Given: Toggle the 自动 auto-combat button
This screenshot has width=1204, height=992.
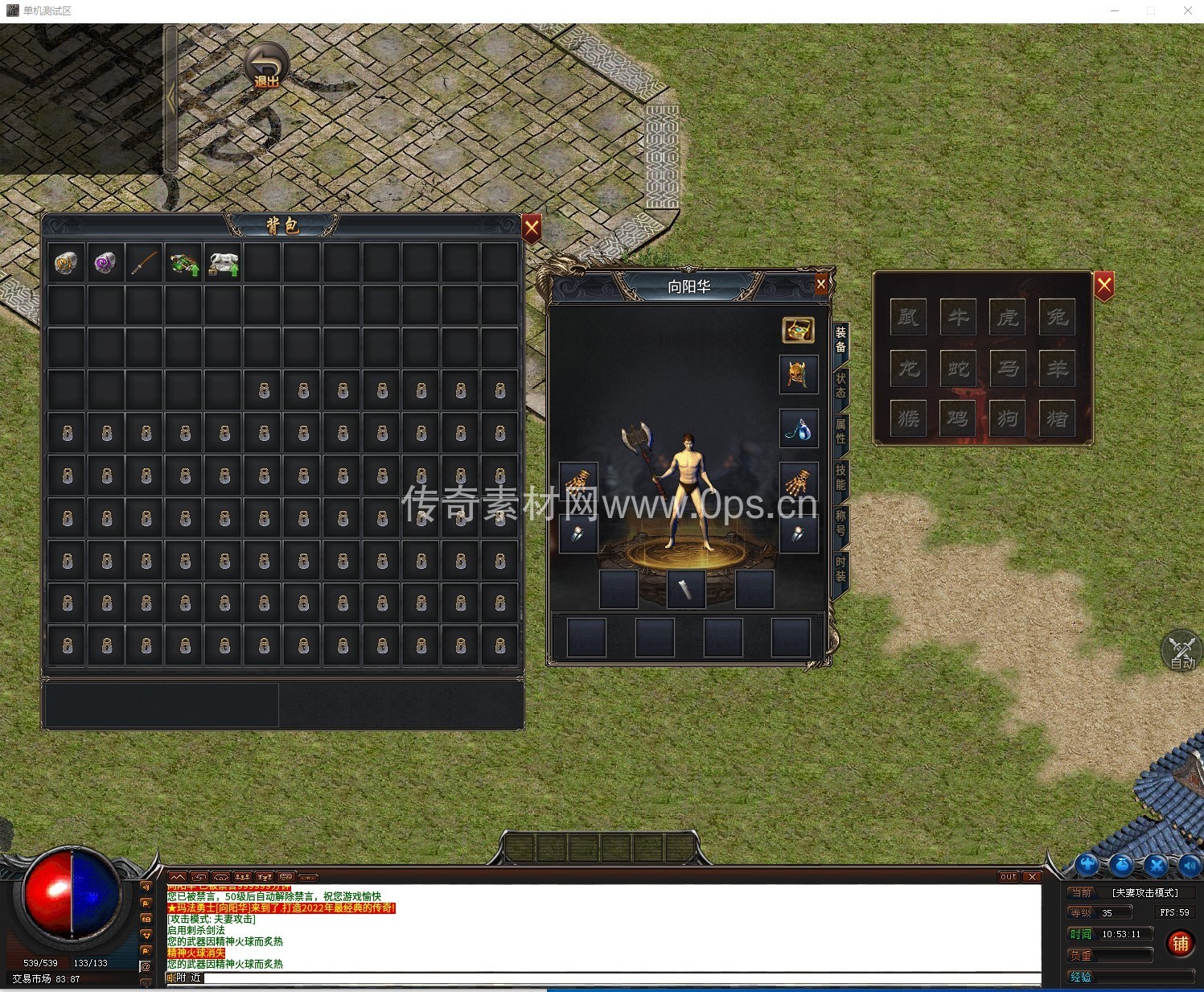Looking at the screenshot, I should pos(1181,651).
